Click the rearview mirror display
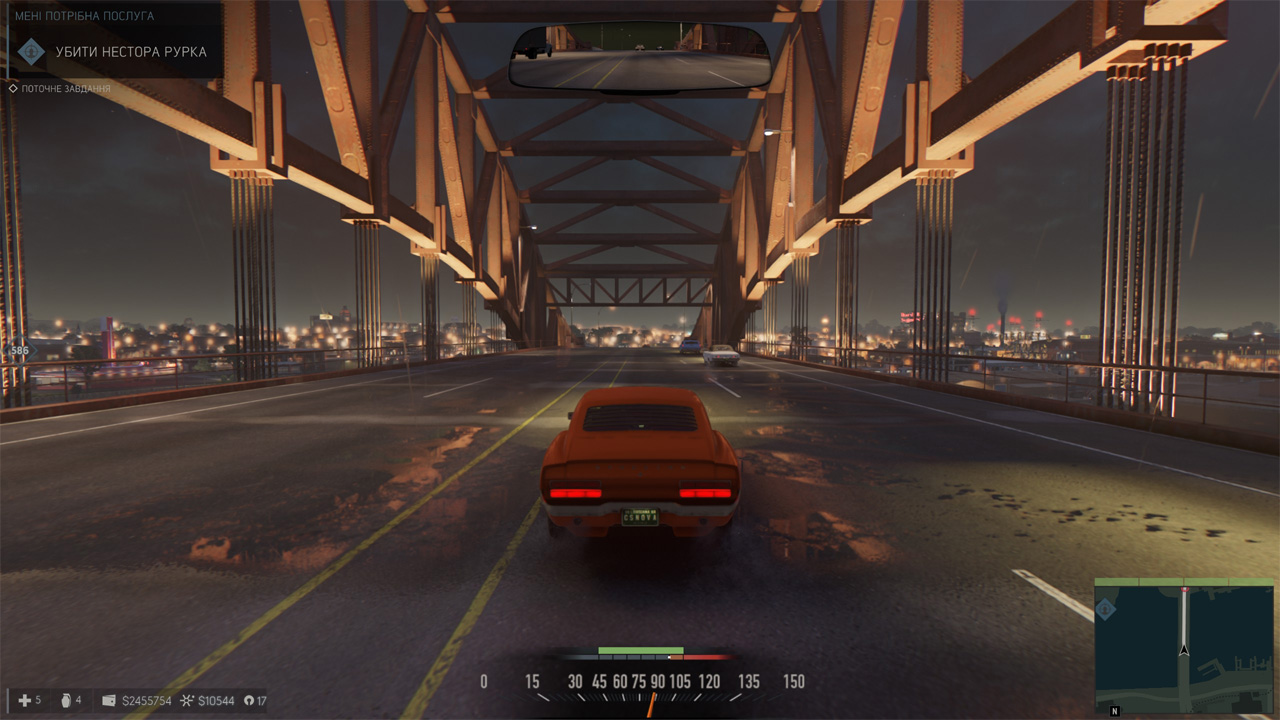 640,59
